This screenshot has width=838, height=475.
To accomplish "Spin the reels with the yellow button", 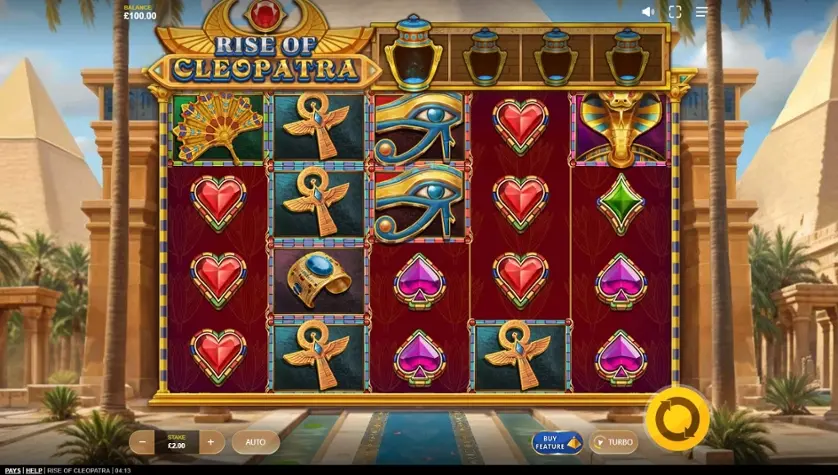I will pyautogui.click(x=677, y=420).
